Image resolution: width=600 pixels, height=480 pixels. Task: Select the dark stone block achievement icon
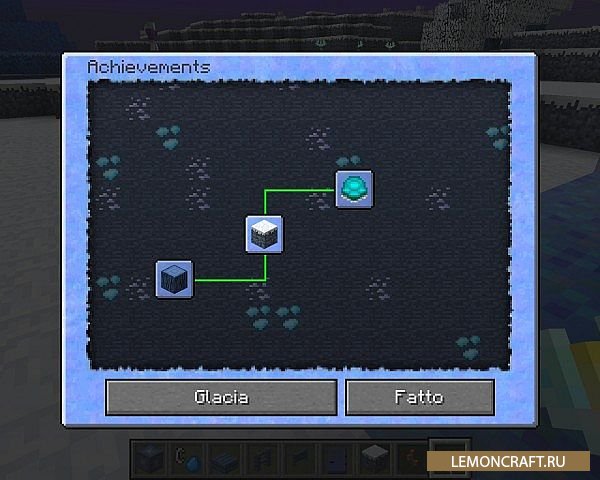click(174, 279)
